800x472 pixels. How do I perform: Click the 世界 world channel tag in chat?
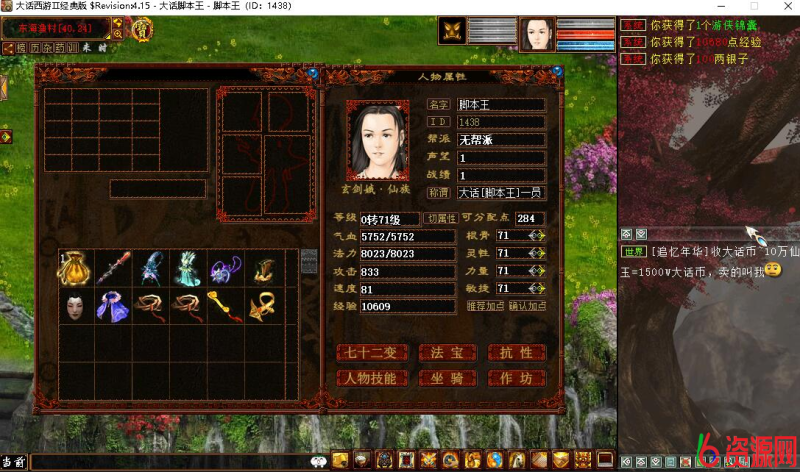[x=634, y=251]
